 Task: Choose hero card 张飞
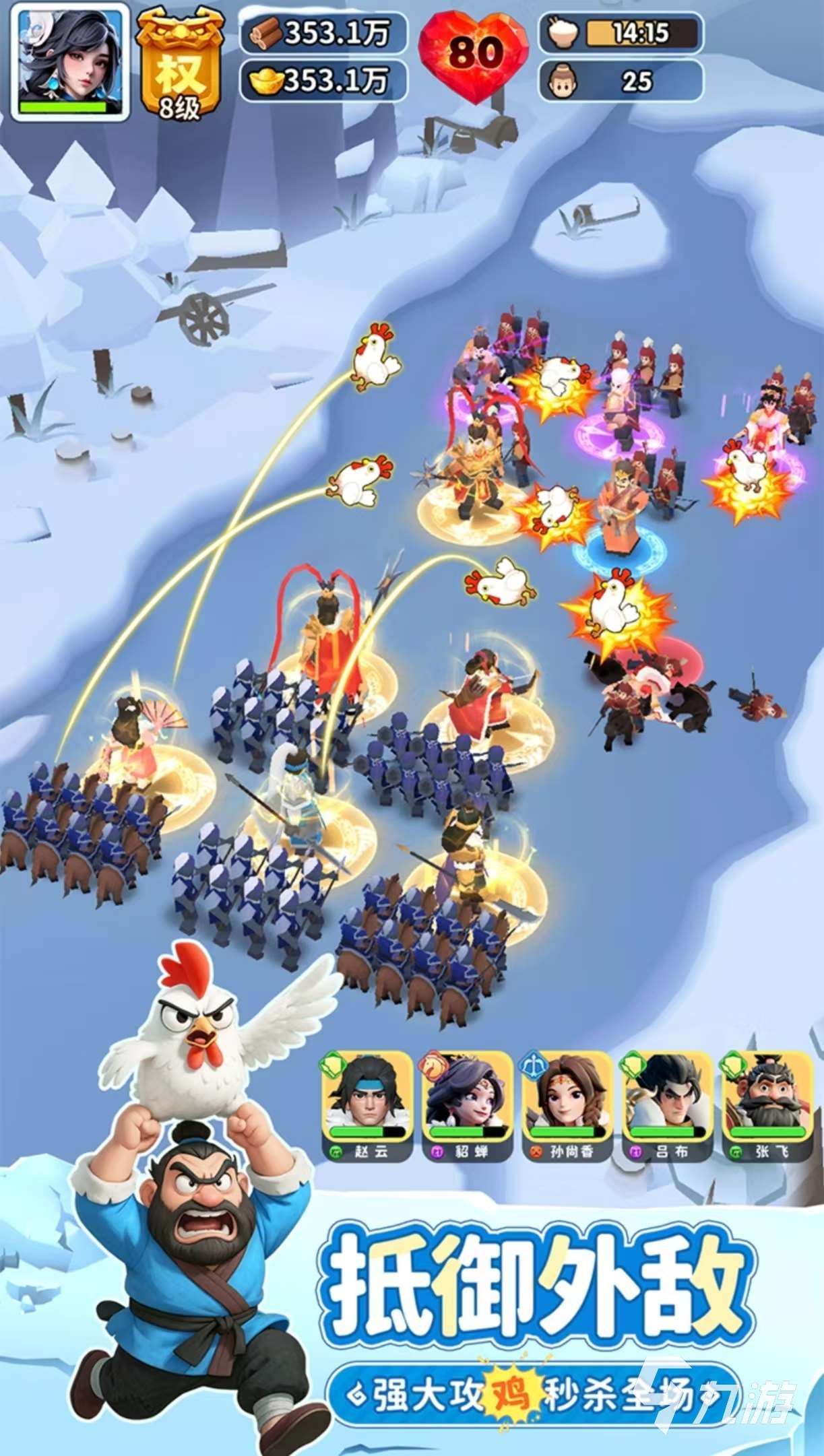767,1103
